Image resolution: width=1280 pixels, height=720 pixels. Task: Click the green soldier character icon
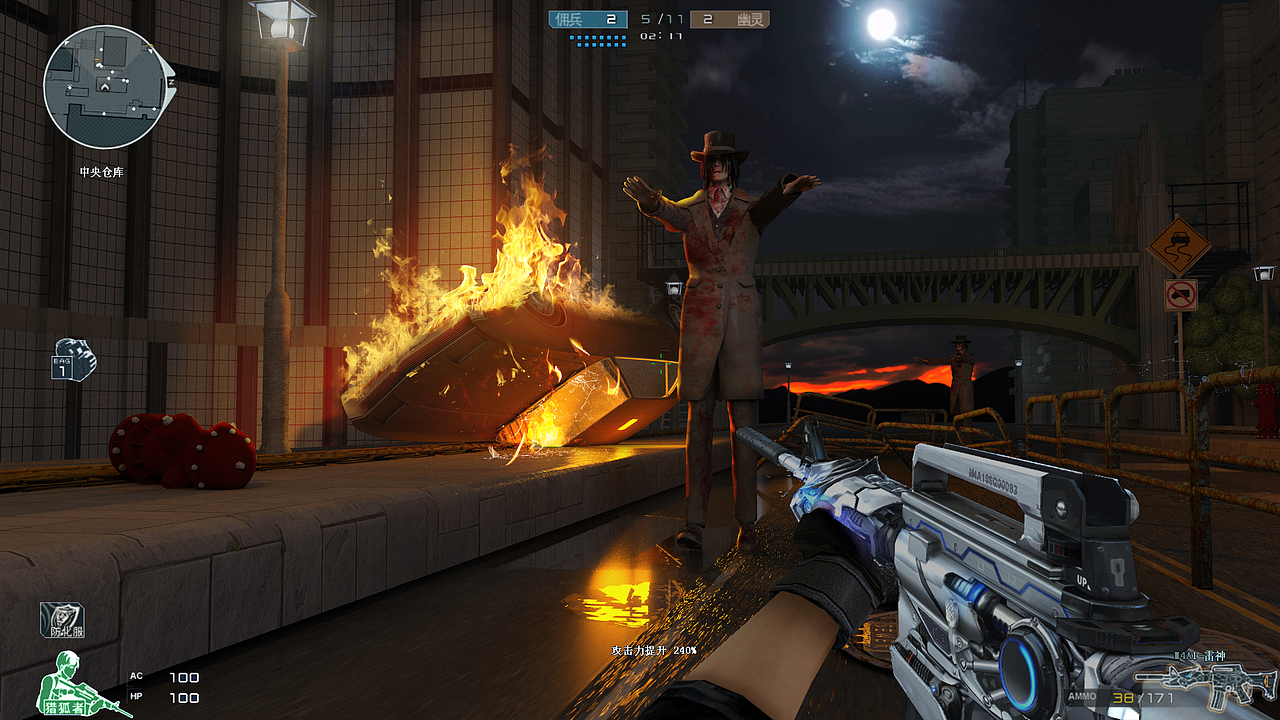68,683
